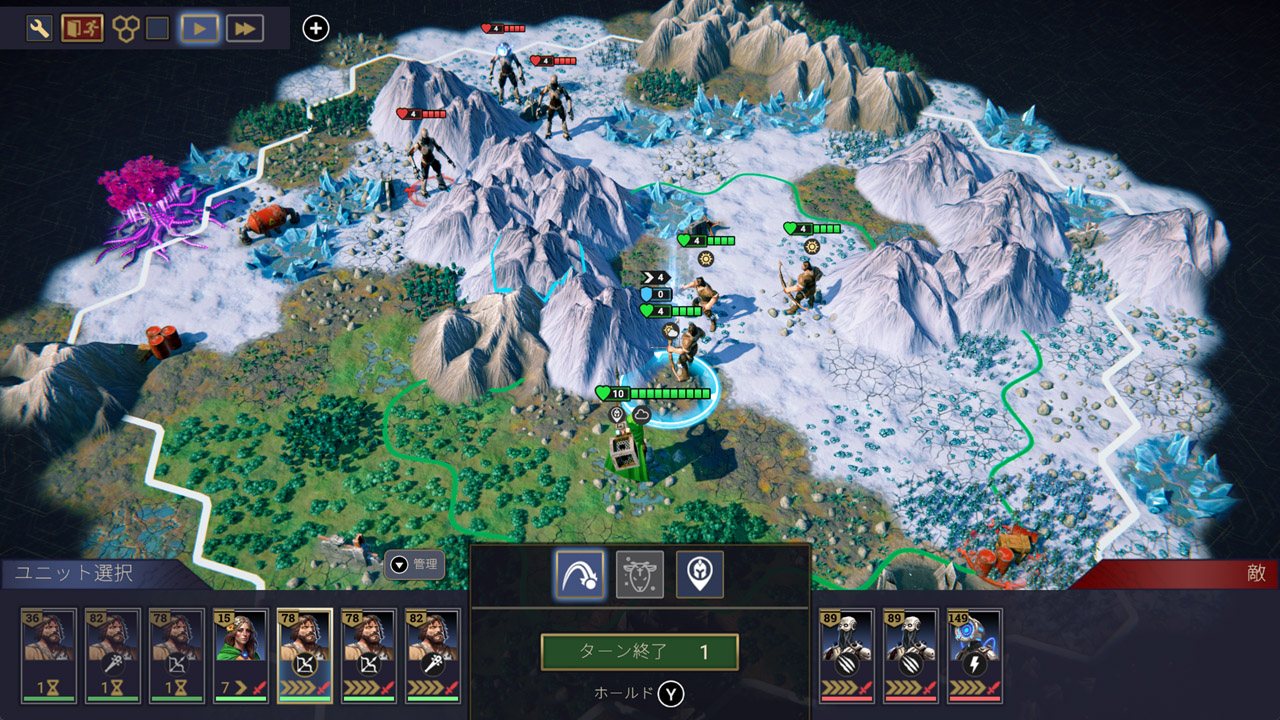Select the helmet location pin icon
The width and height of the screenshot is (1280, 720).
(x=702, y=576)
